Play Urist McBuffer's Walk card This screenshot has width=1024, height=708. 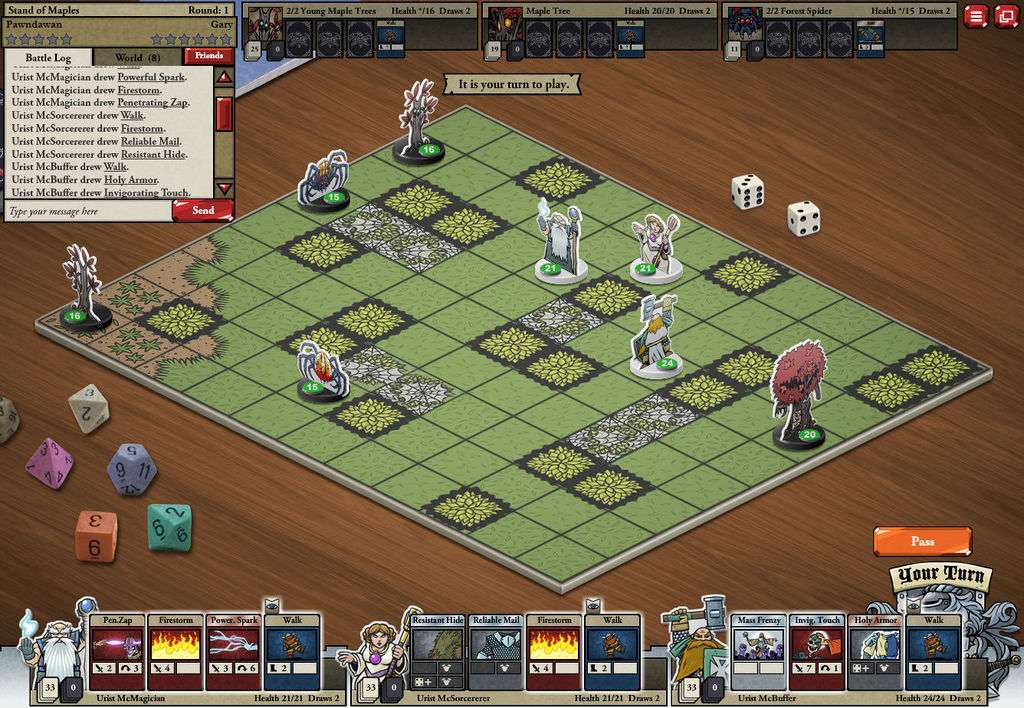pyautogui.click(x=933, y=651)
